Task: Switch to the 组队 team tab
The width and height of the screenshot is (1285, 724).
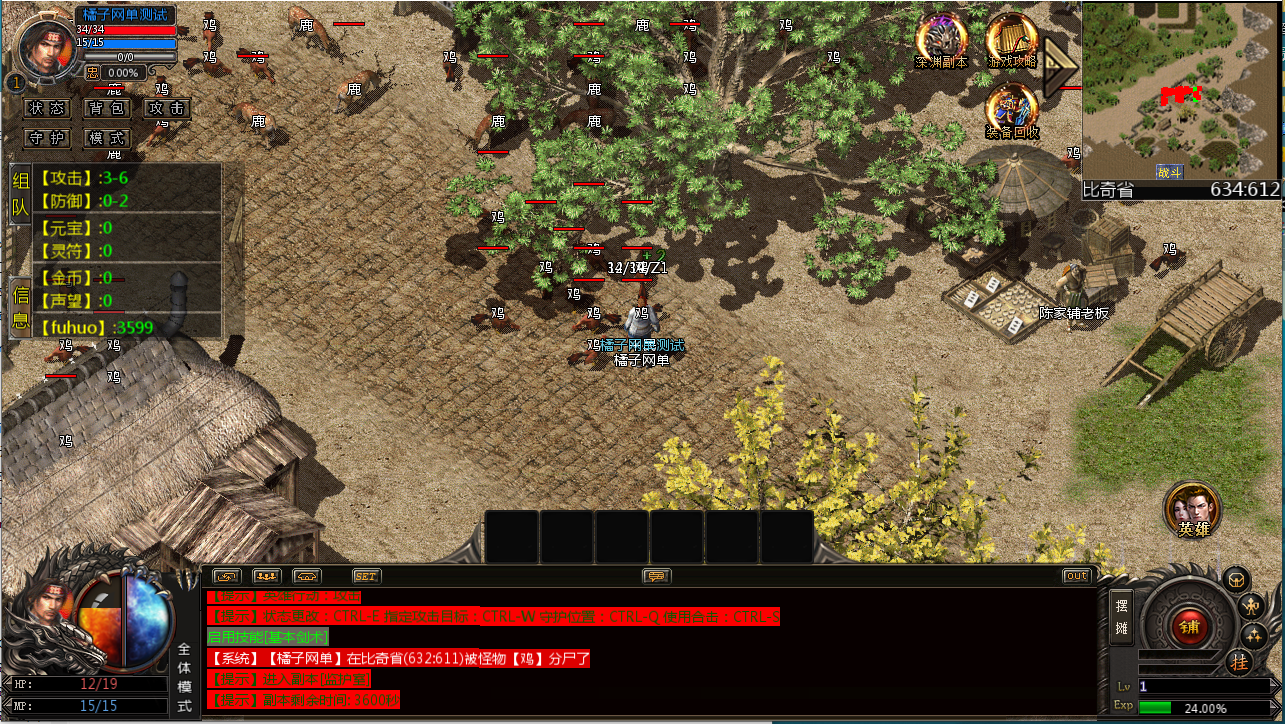Action: tap(20, 195)
